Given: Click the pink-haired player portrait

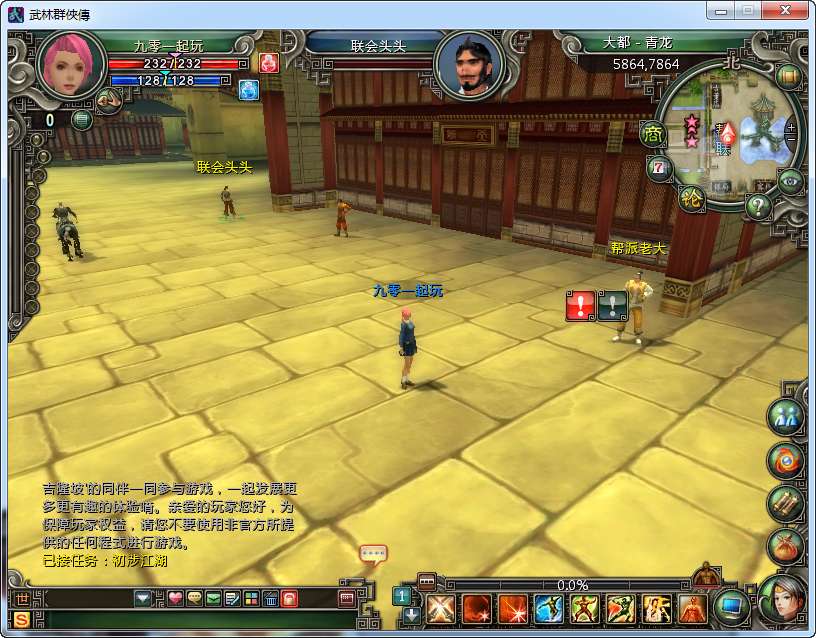Looking at the screenshot, I should coord(71,64).
